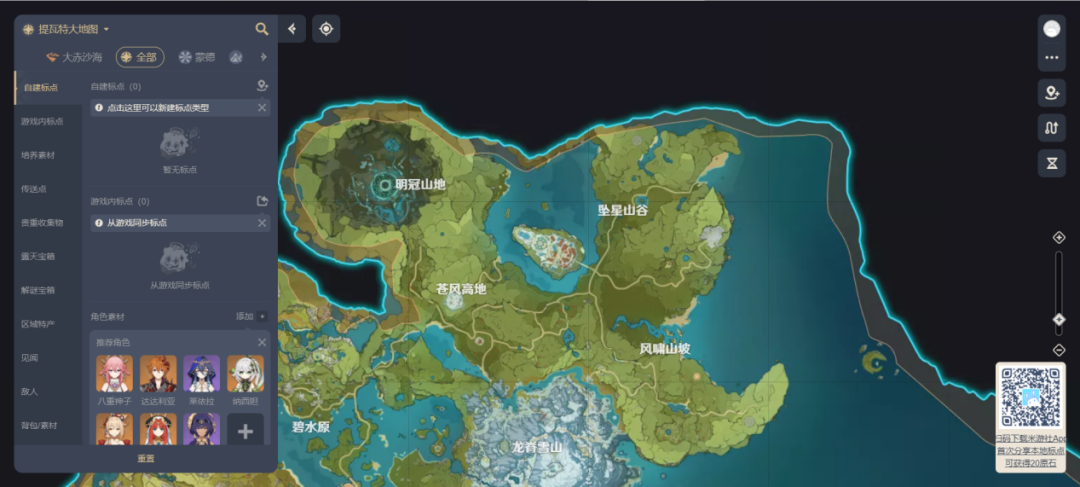Choose the 解谜宝箱 category
Screen dimensions: 1080x487
39,290
